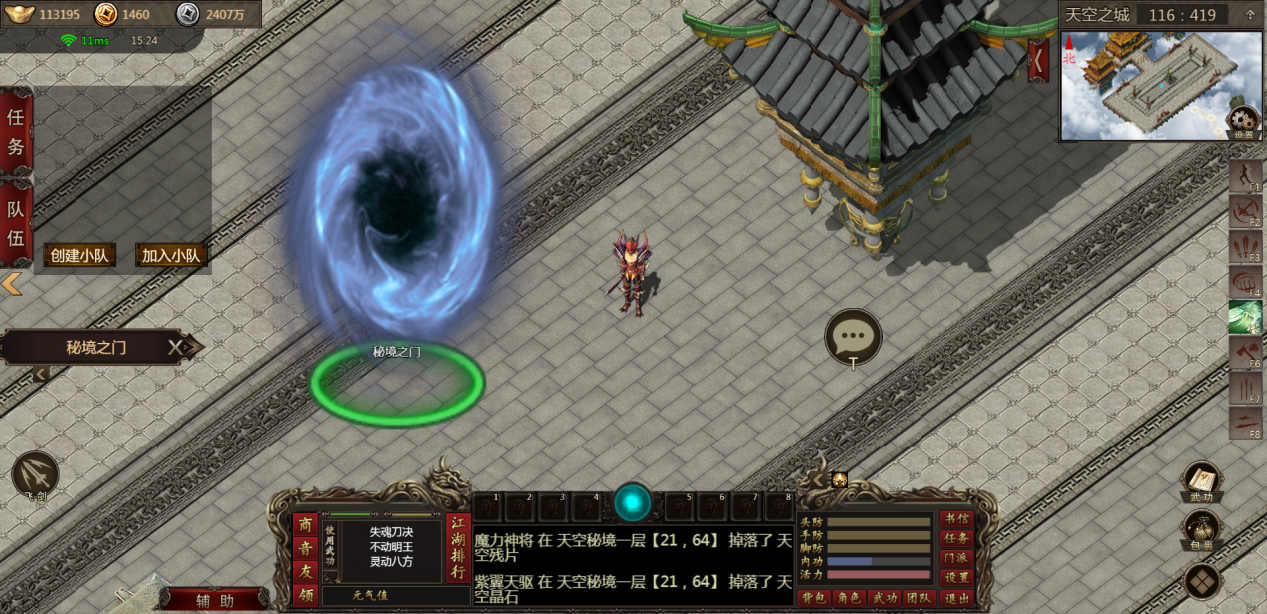The image size is (1267, 614).
Task: Click the 退出 exit button
Action: (x=956, y=598)
